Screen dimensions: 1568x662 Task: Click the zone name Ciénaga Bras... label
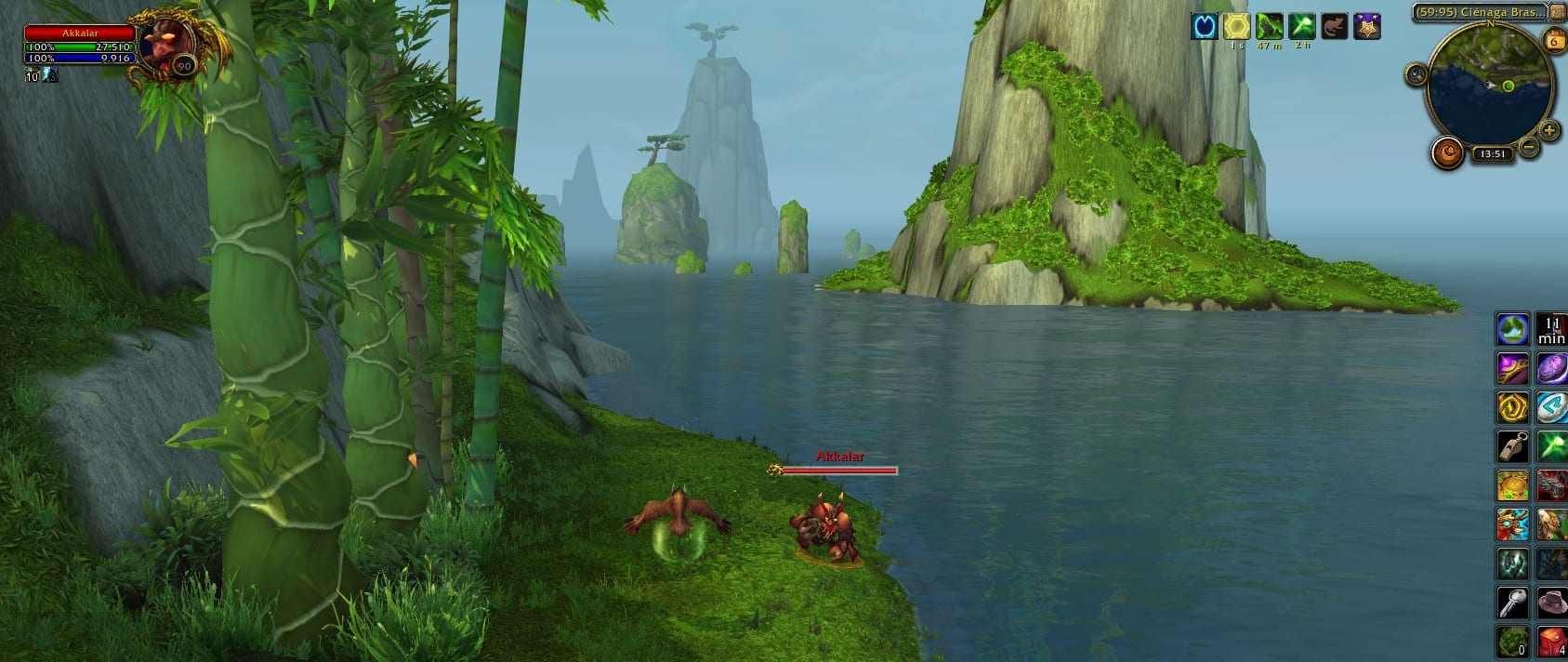pos(1477,12)
